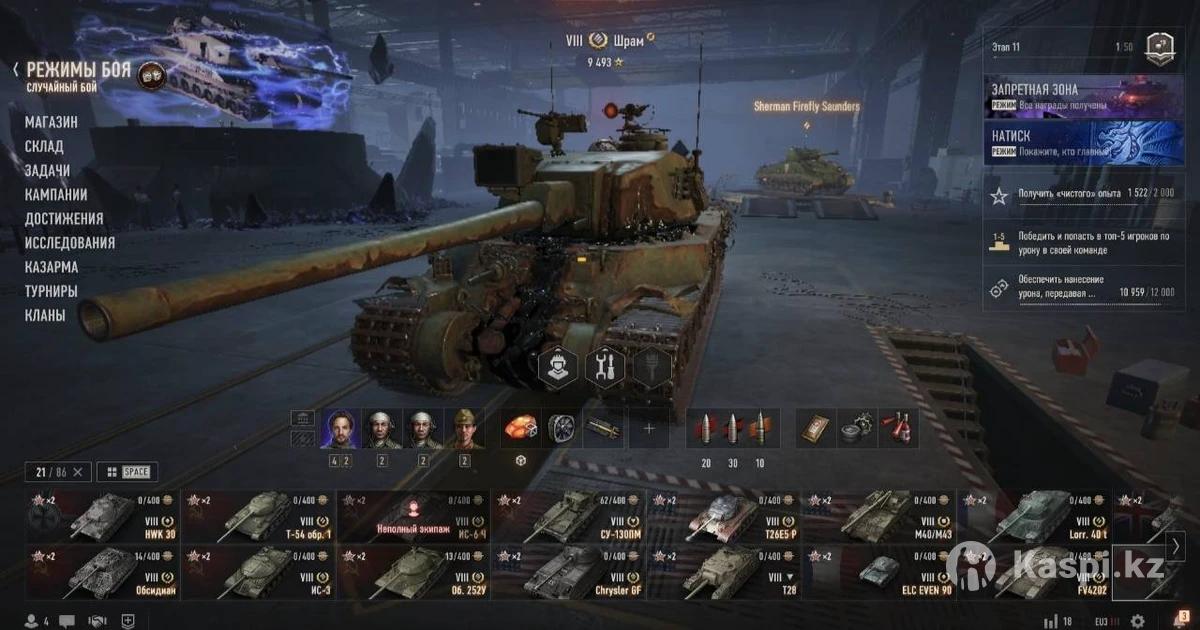The width and height of the screenshot is (1200, 630).
Task: Pick the СУ-130ПМ tank card
Action: (568, 517)
